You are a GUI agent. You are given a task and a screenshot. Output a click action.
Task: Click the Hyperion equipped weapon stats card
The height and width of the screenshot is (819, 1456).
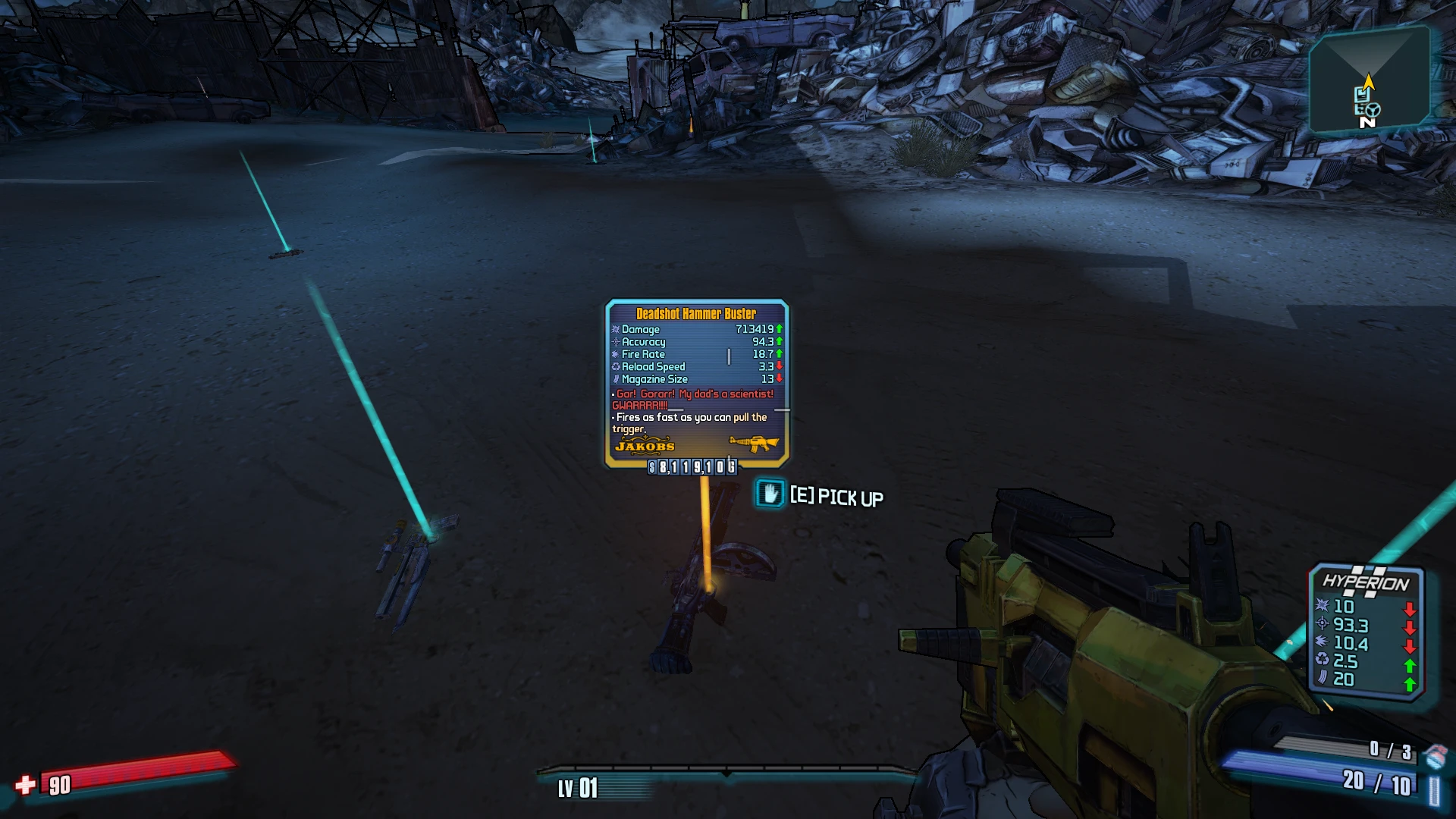tap(1367, 630)
